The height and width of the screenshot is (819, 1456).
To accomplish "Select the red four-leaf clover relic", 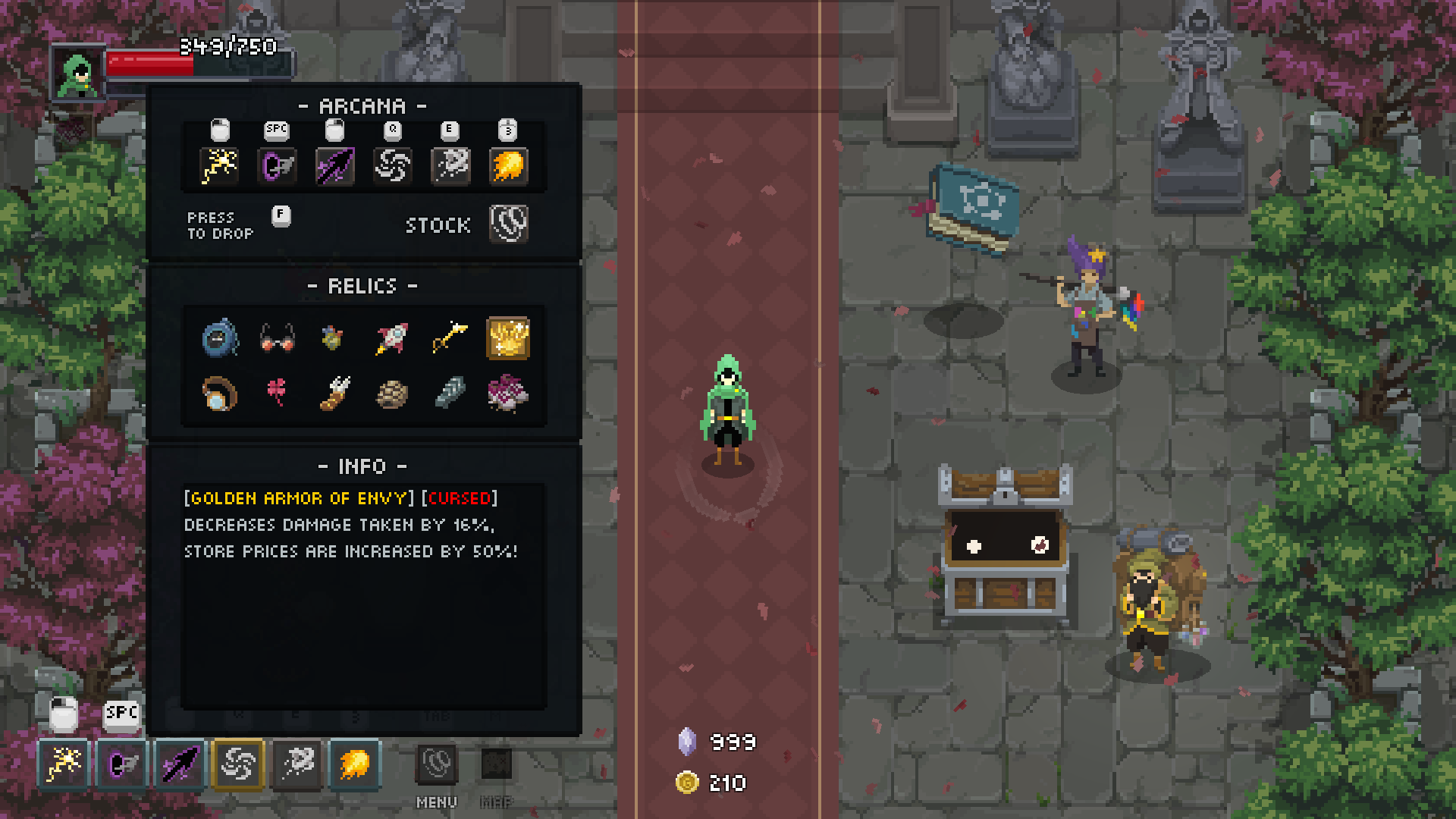I will click(277, 393).
